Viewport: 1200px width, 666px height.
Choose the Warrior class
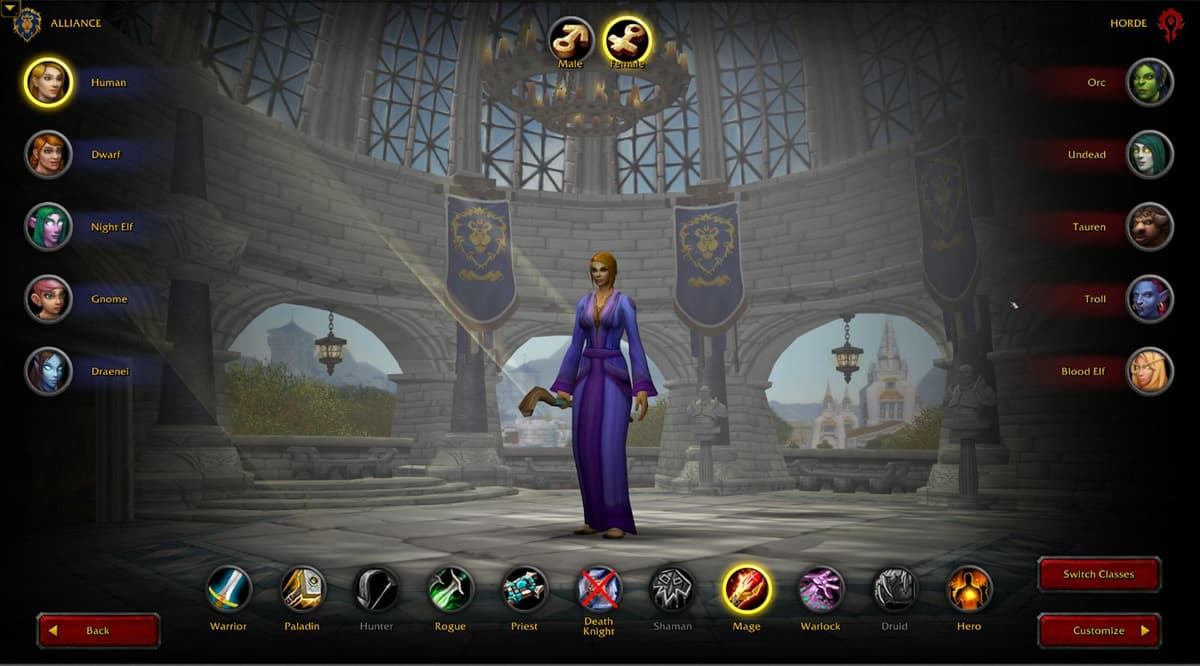click(229, 589)
